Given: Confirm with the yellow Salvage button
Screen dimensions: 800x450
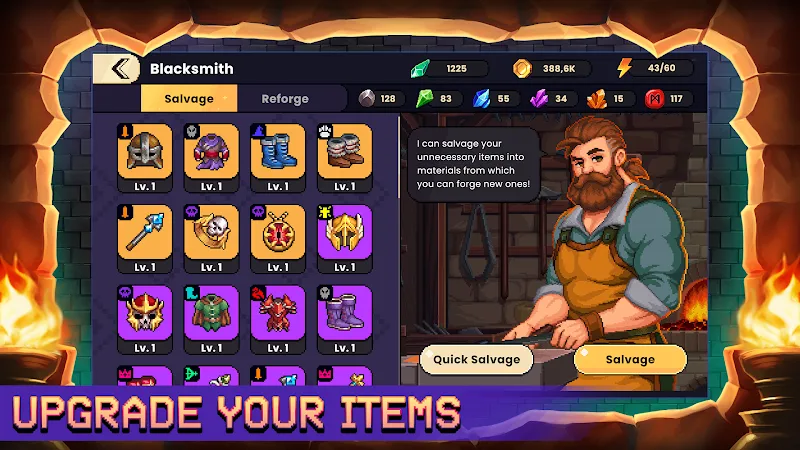Looking at the screenshot, I should coord(630,360).
